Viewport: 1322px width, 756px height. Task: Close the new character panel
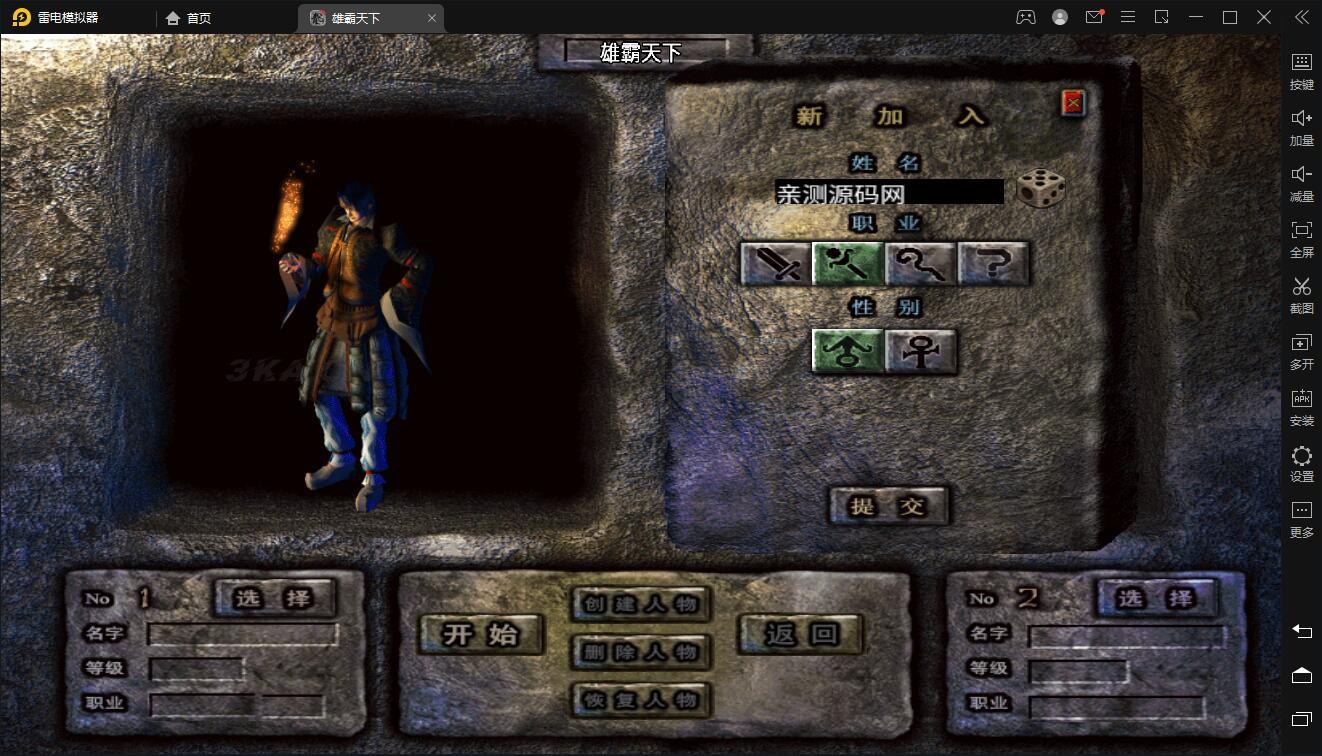pos(1073,102)
